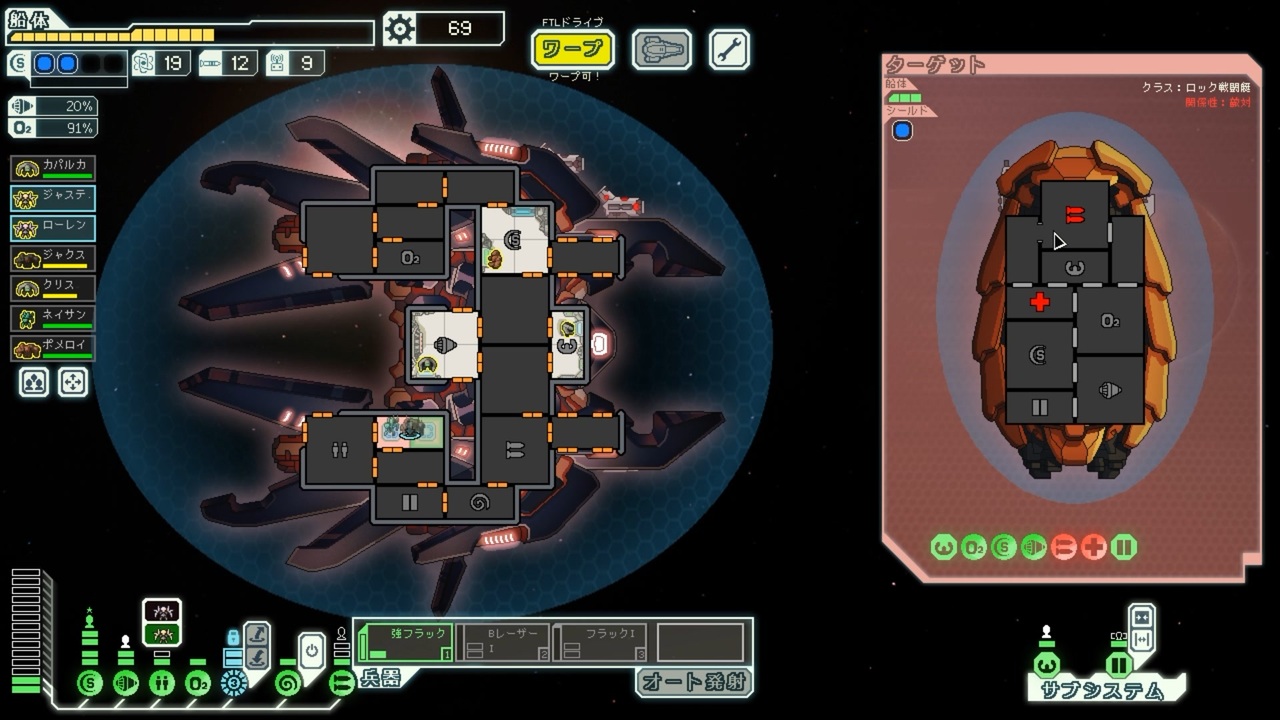Activate the cloaking power button
The height and width of the screenshot is (720, 1280).
311,649
